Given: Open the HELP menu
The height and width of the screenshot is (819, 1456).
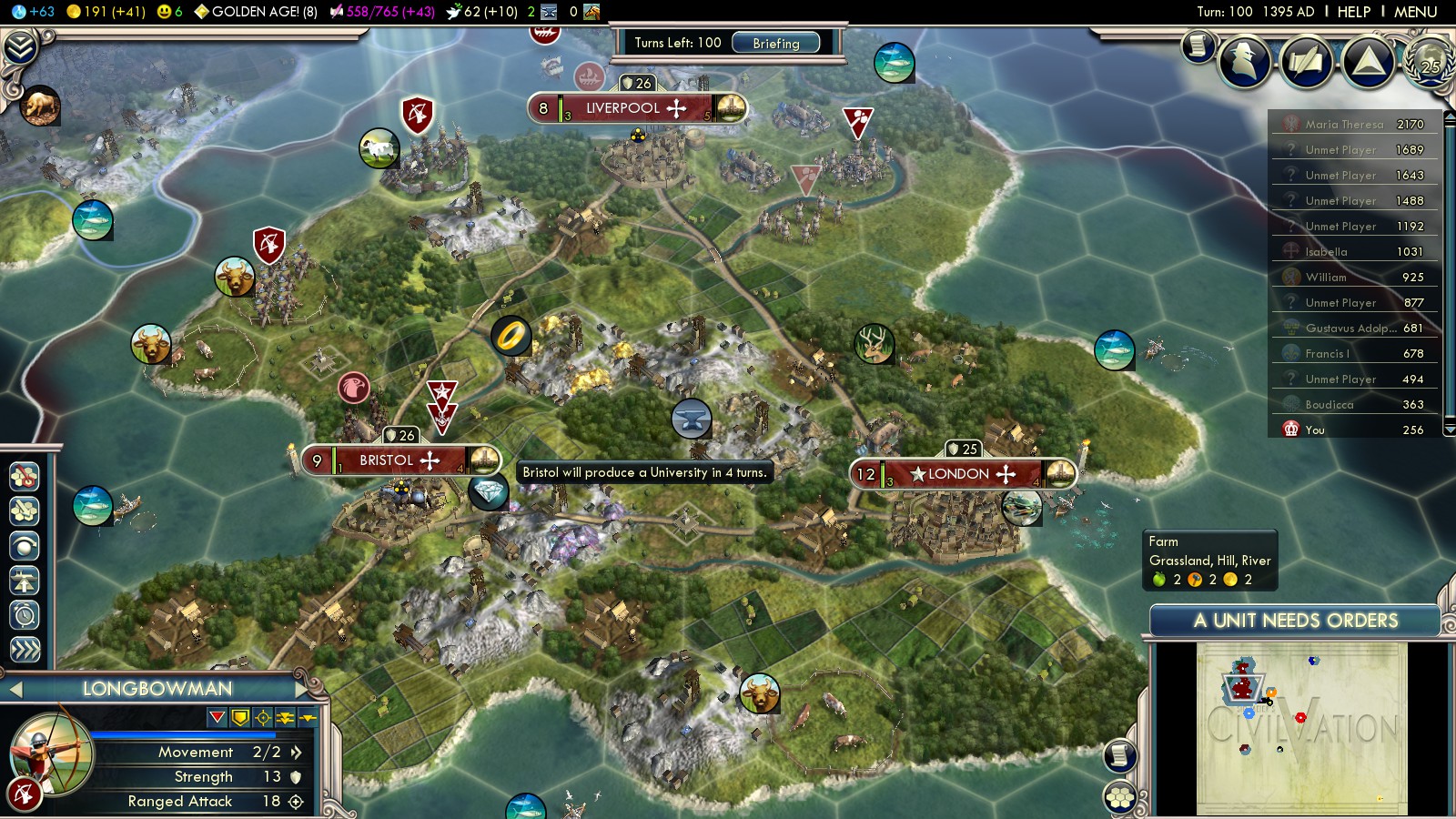Looking at the screenshot, I should [1353, 12].
